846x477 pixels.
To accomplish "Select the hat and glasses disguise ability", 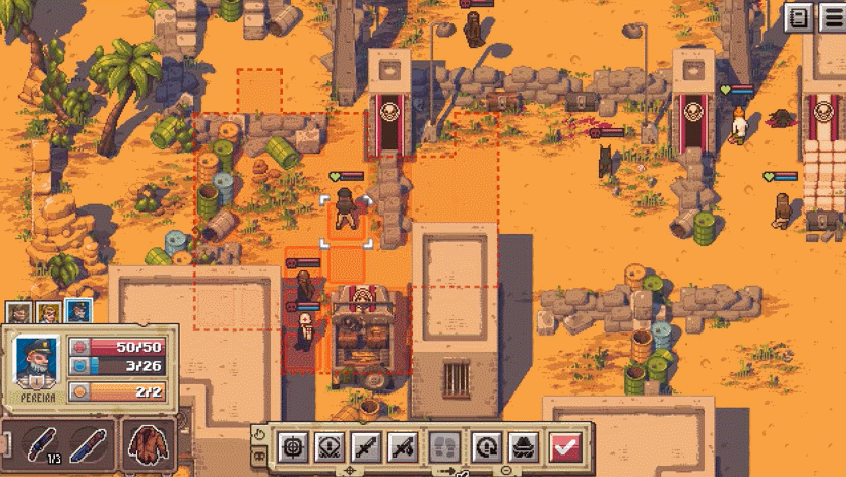I will point(523,445).
